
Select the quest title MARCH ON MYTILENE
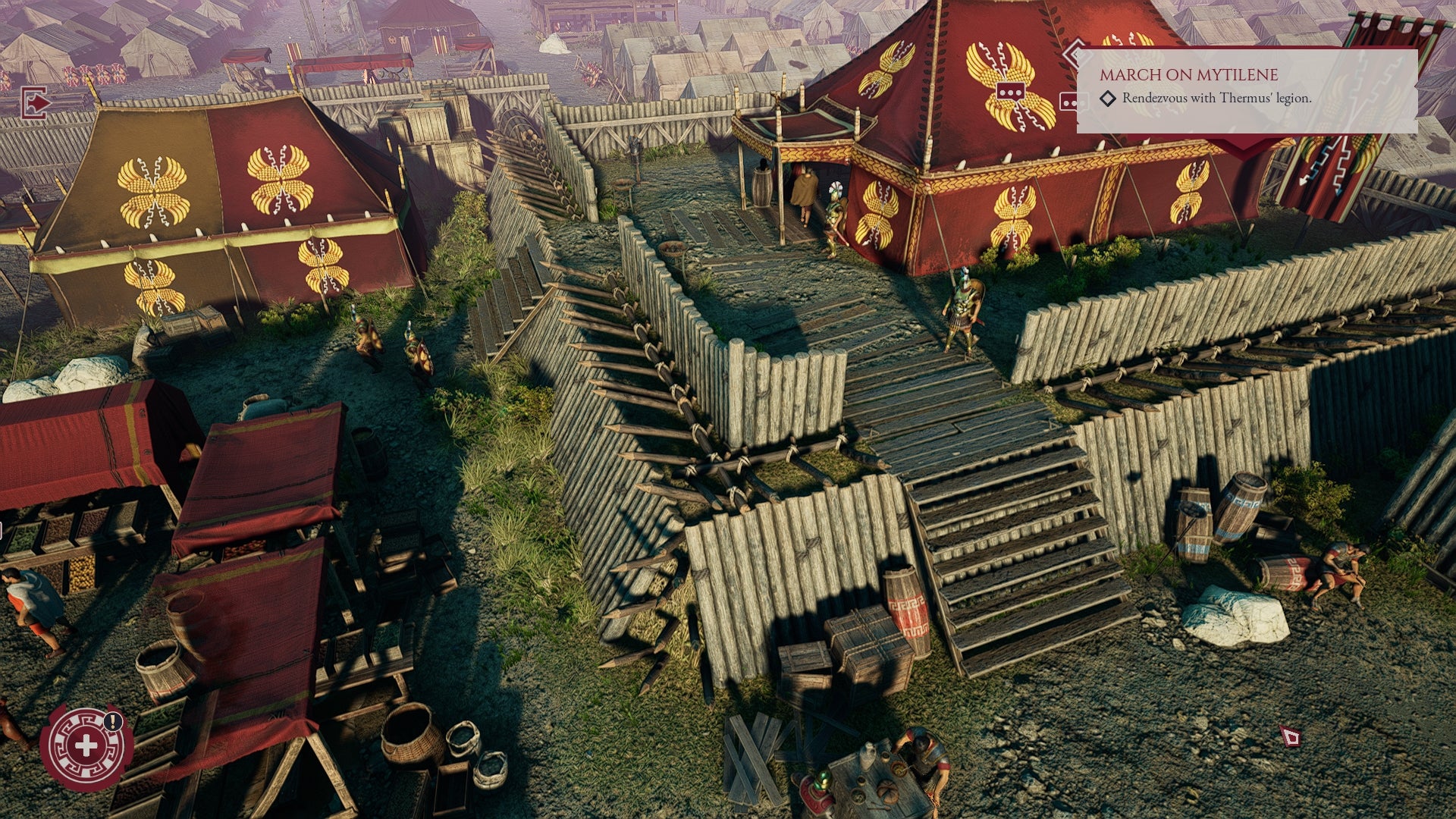tap(1189, 75)
